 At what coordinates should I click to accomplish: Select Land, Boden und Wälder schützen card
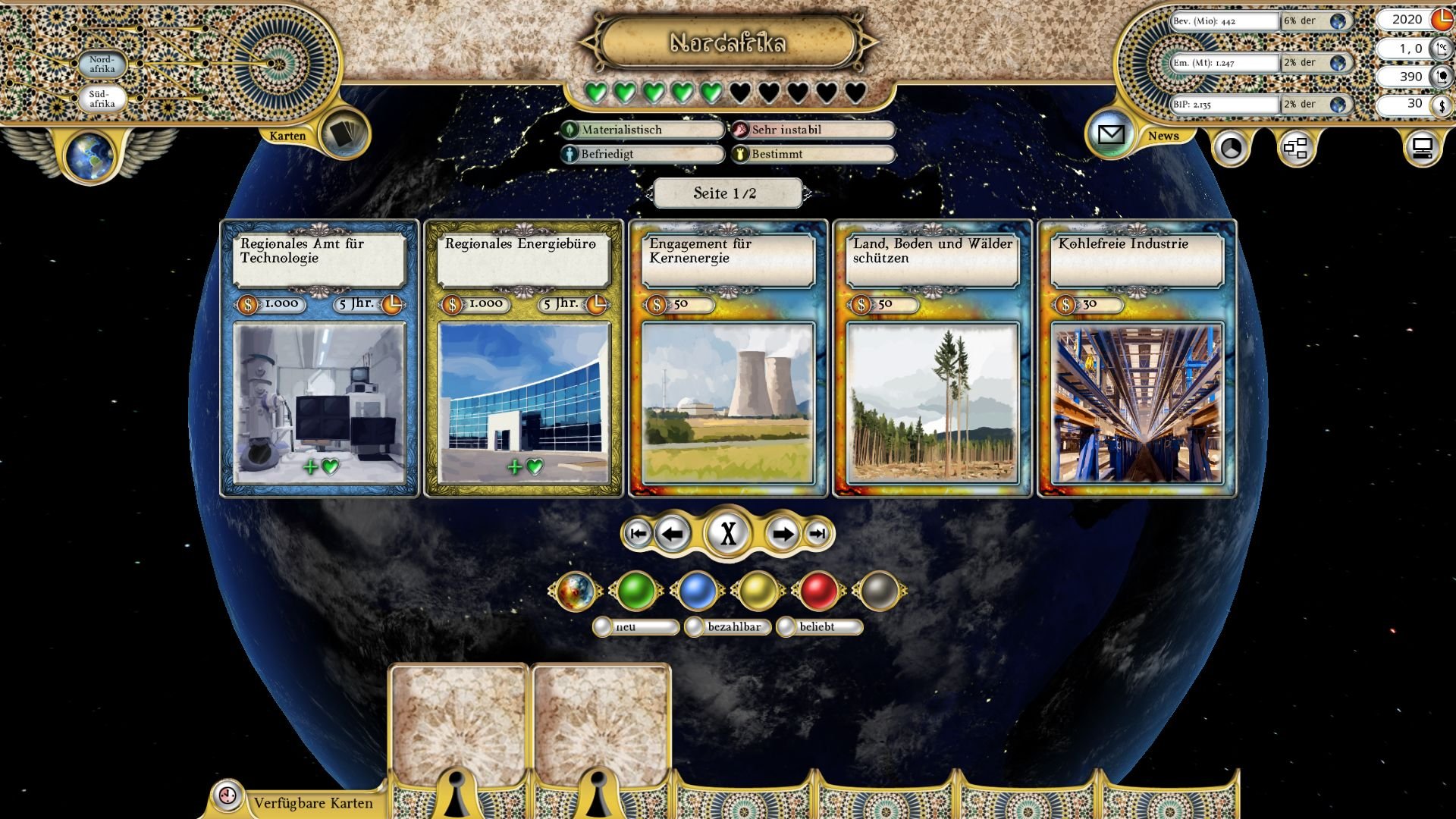click(x=932, y=359)
